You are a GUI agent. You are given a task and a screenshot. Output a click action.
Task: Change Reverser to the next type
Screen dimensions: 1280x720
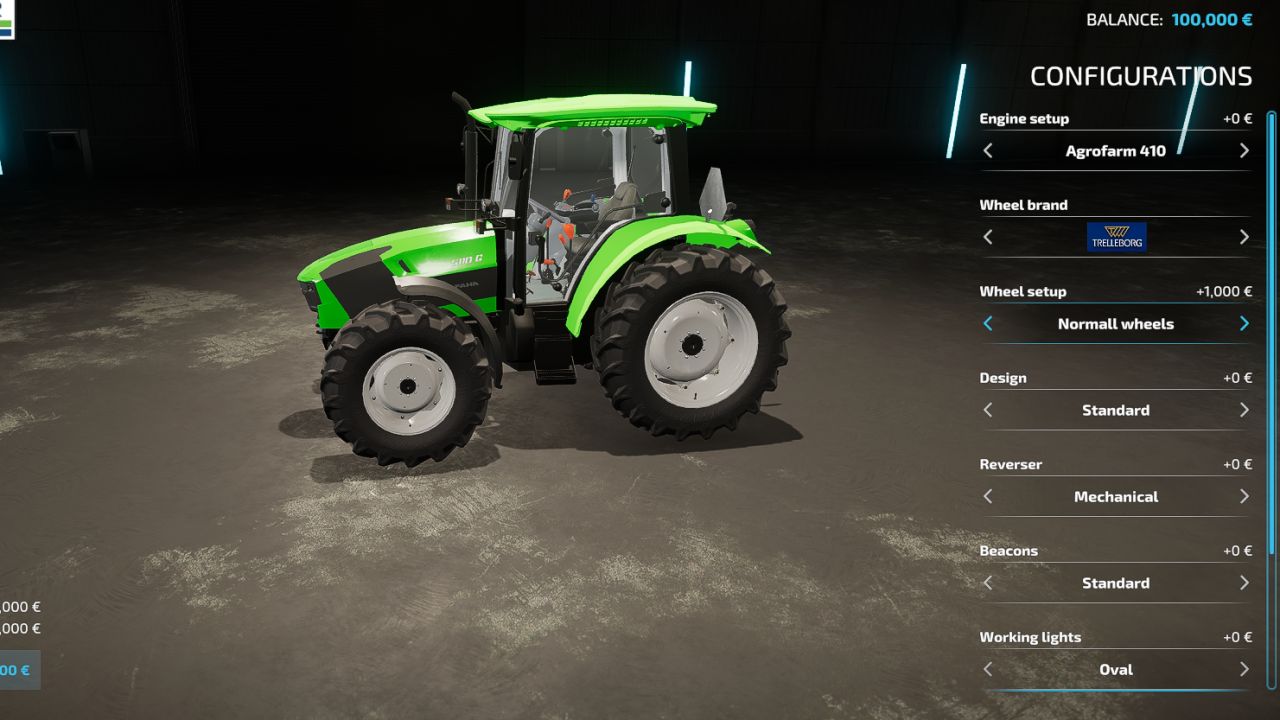[x=1244, y=496]
